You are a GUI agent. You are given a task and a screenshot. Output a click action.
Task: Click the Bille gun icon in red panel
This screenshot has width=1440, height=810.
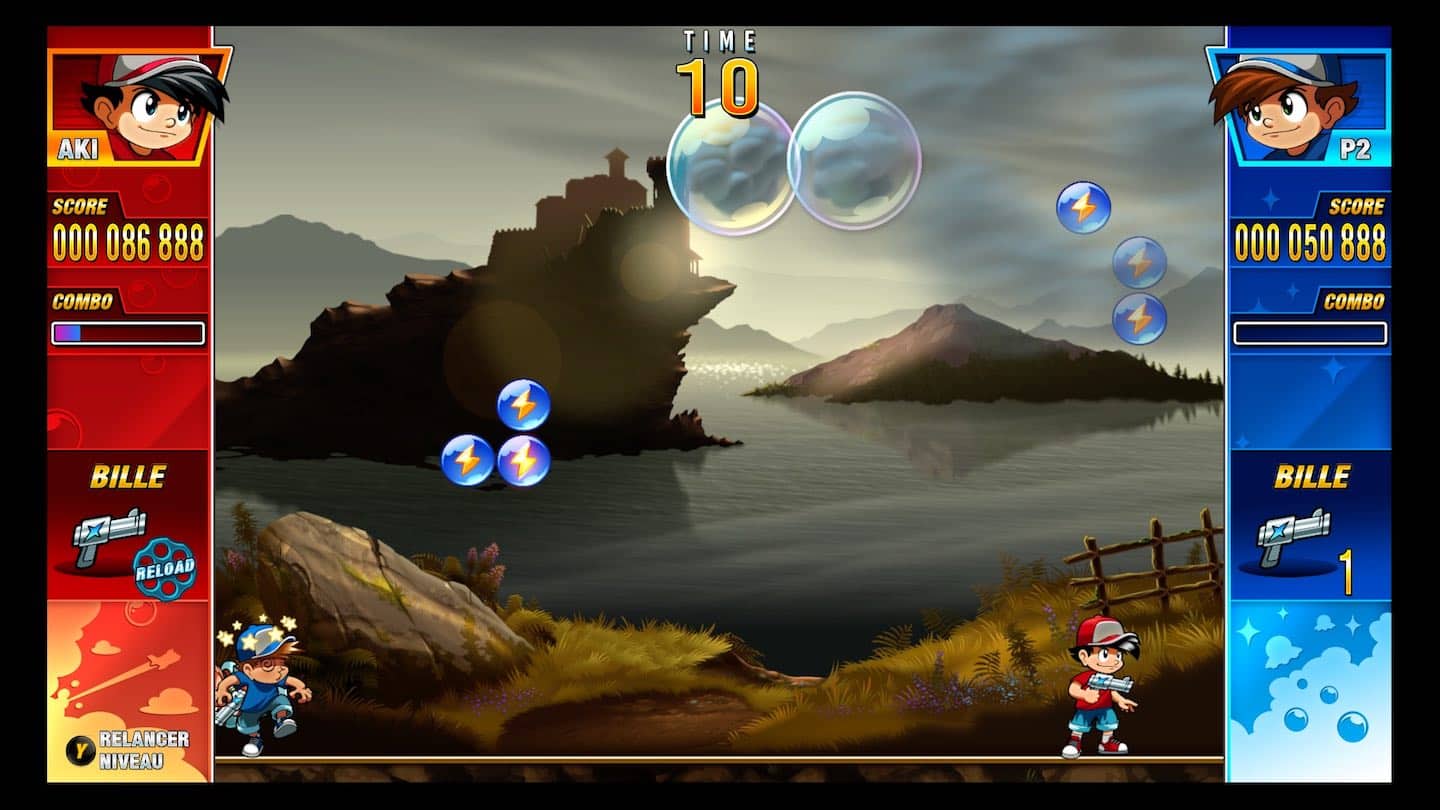(x=109, y=533)
